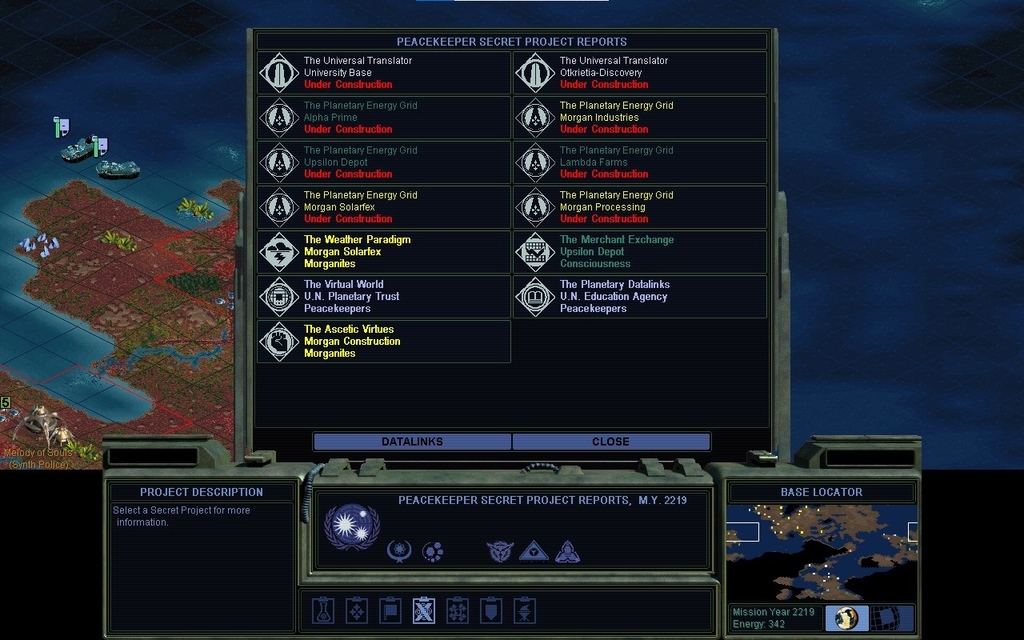This screenshot has height=640, width=1024.
Task: Close the Secret Project Reports window
Action: [610, 441]
